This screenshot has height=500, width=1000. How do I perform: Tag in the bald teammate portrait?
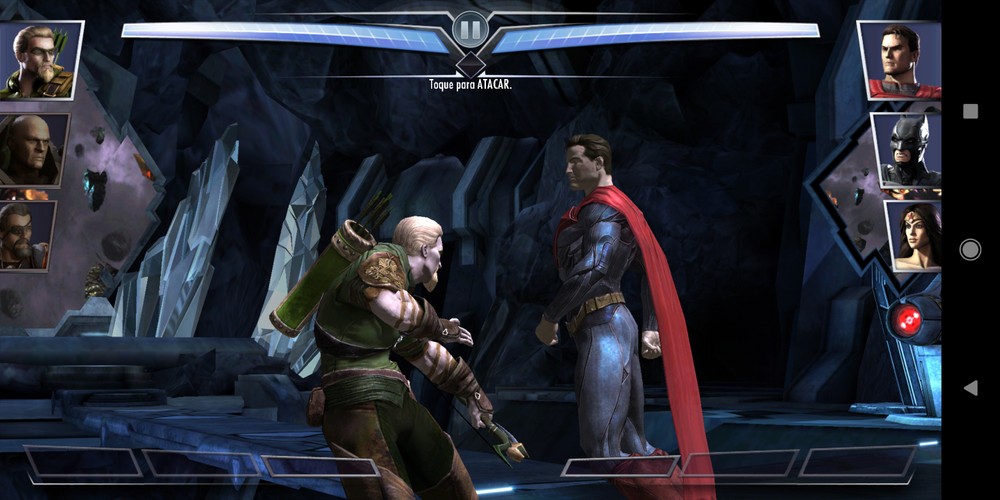click(33, 150)
